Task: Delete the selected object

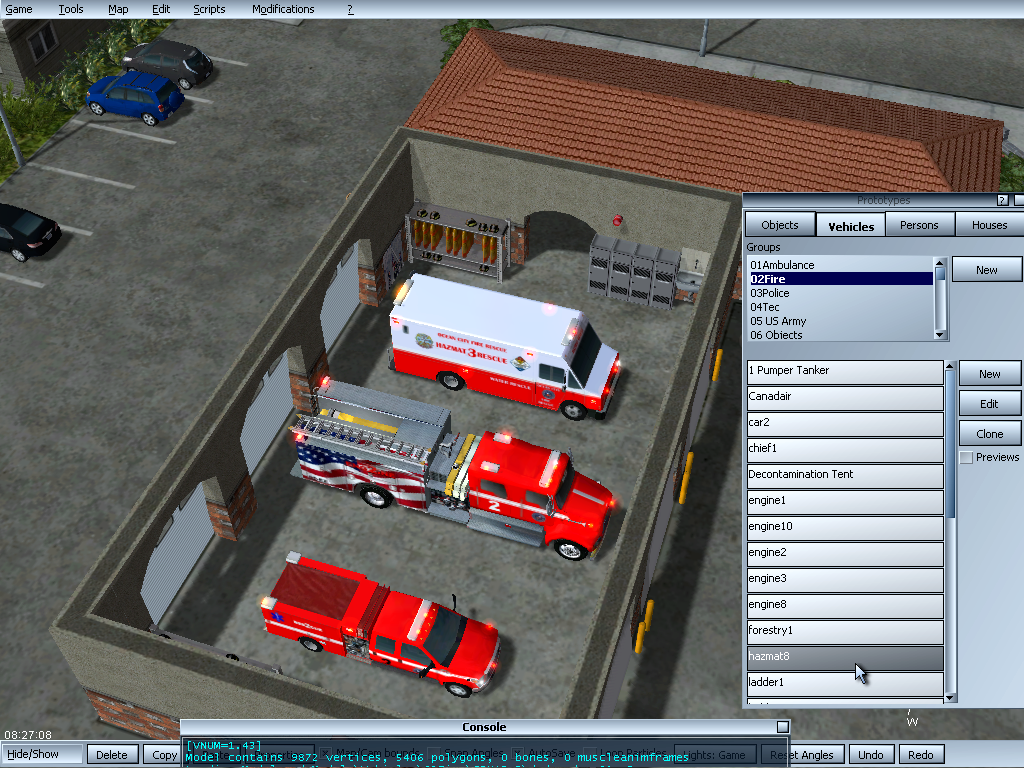Action: coord(112,755)
